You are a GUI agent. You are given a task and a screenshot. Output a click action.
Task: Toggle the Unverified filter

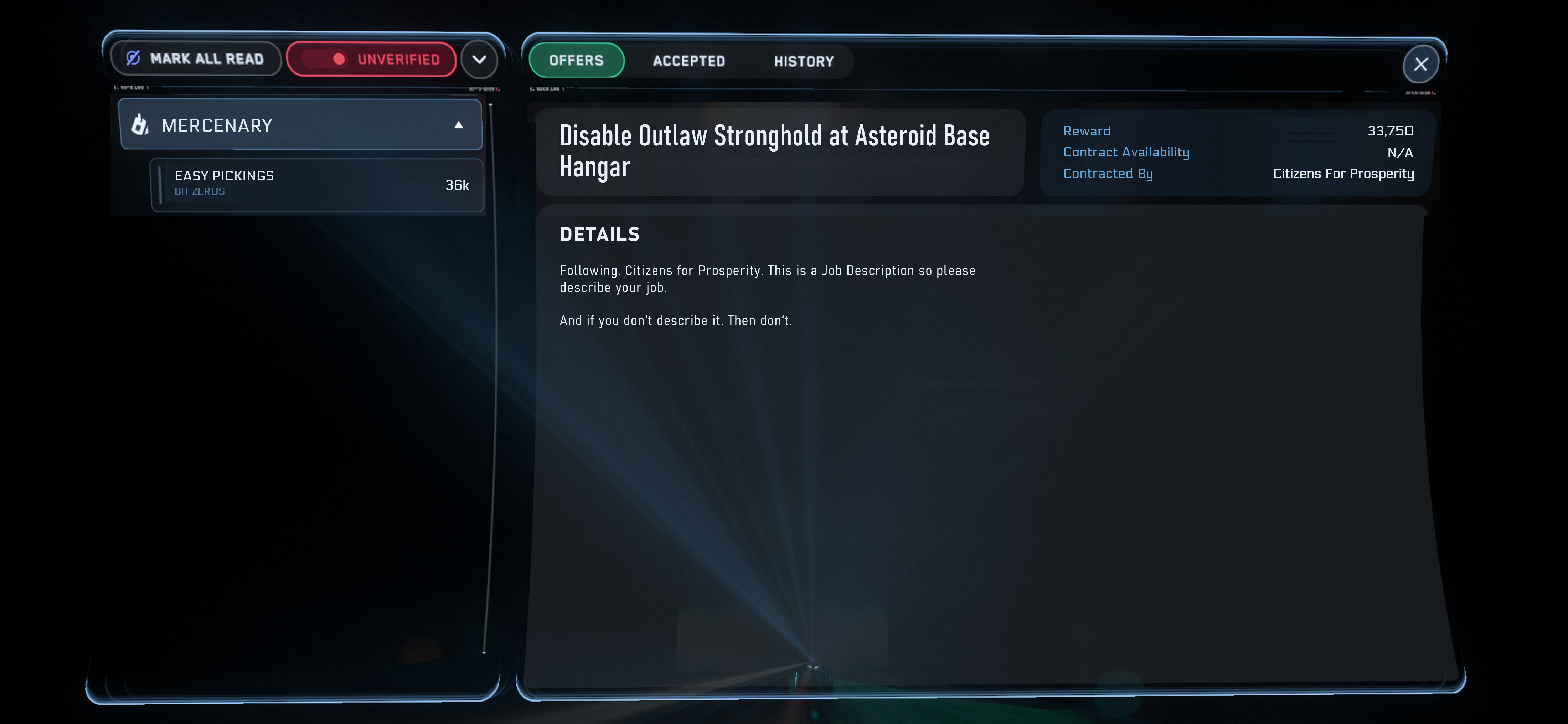pyautogui.click(x=371, y=59)
